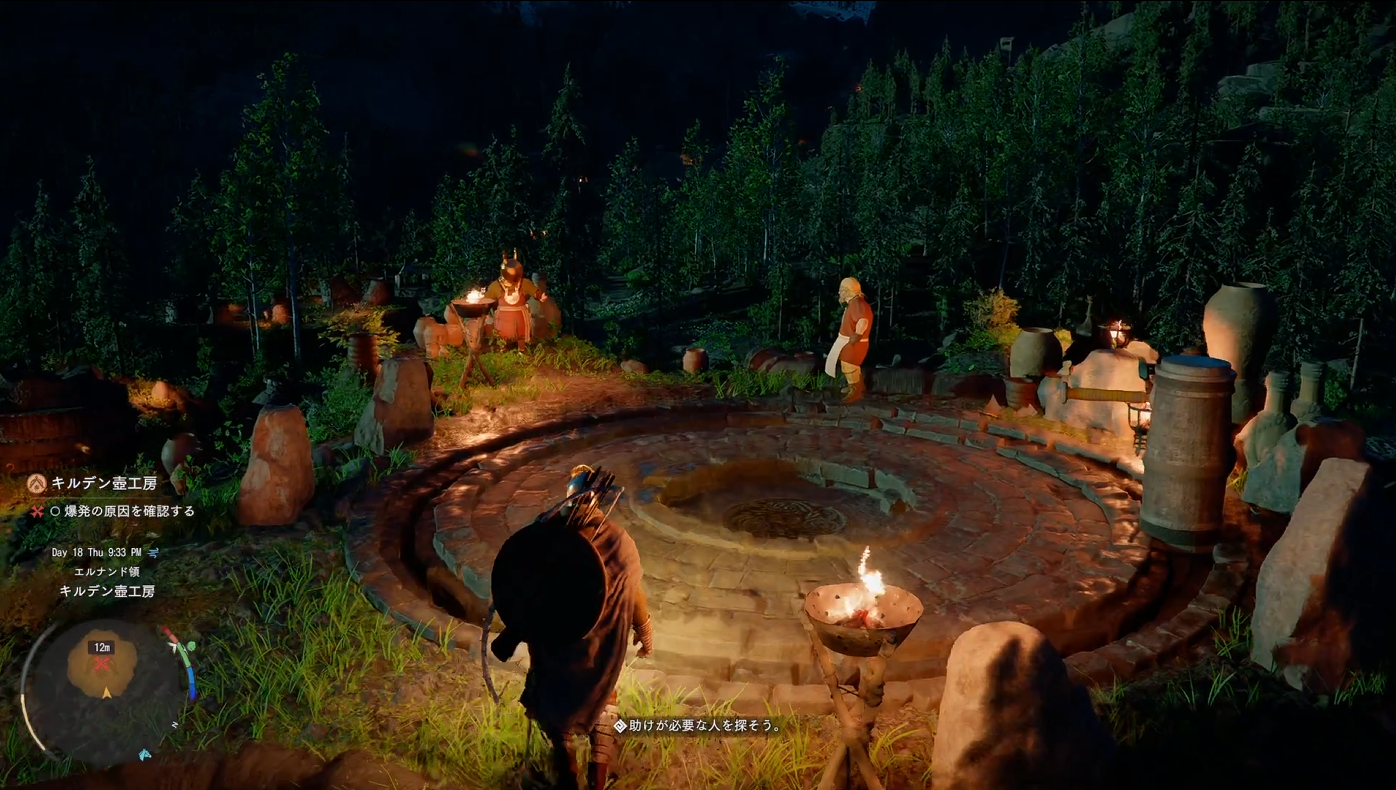
Task: Open the キルデン壺工房 quest tracker title
Action: pyautogui.click(x=104, y=484)
